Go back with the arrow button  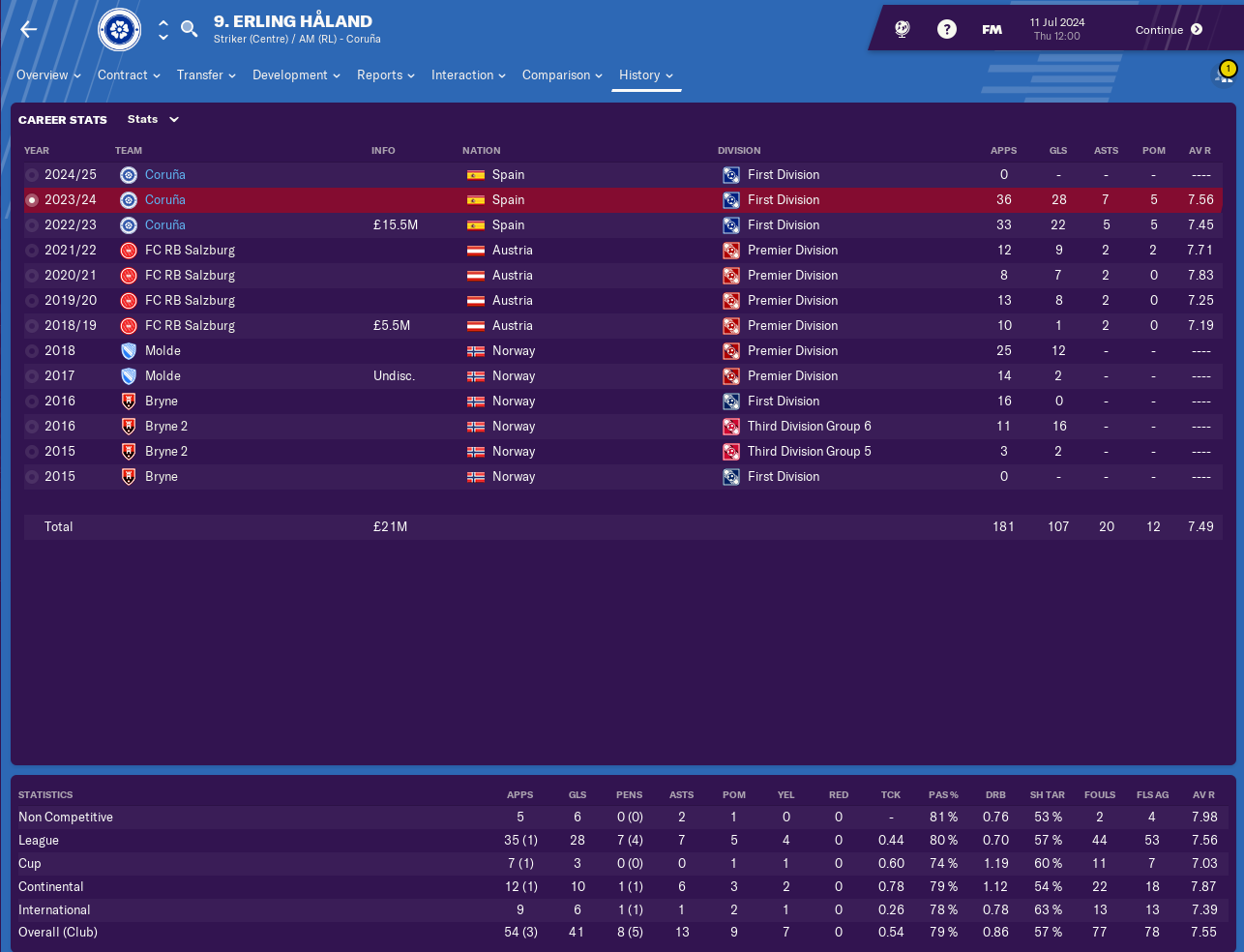[29, 30]
